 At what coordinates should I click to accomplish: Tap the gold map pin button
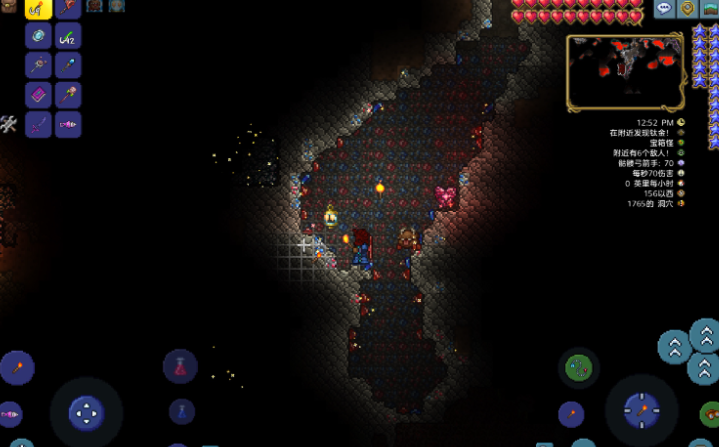point(687,9)
